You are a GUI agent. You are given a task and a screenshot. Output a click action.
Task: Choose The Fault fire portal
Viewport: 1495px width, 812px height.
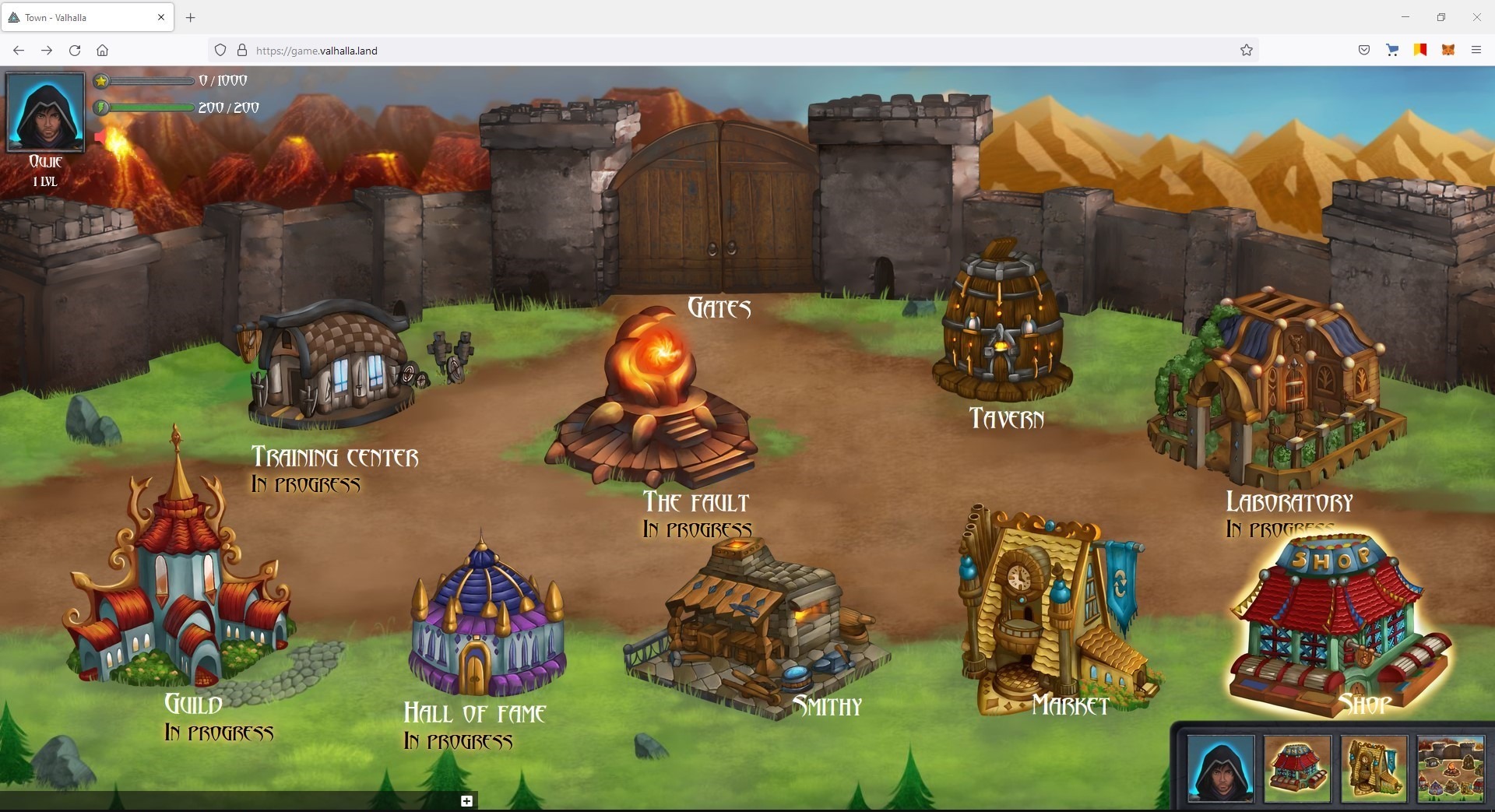tap(654, 397)
